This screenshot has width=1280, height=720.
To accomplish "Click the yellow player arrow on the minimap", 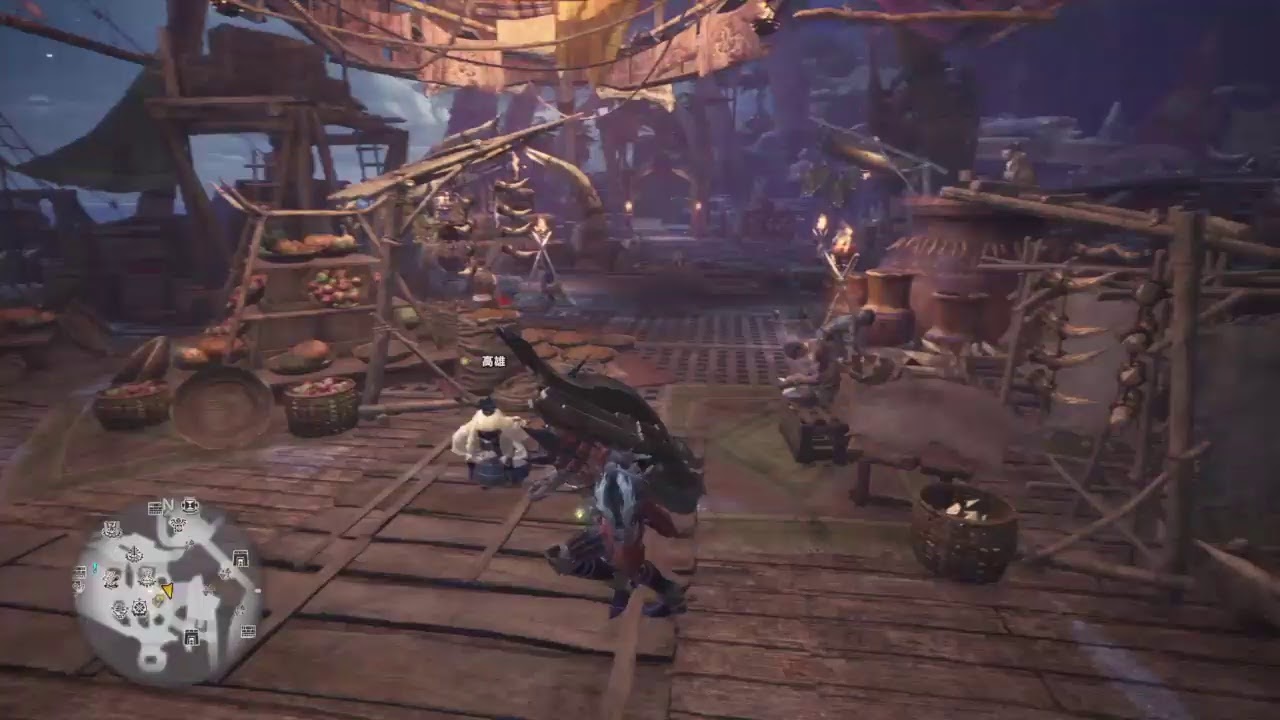I will click(x=167, y=590).
